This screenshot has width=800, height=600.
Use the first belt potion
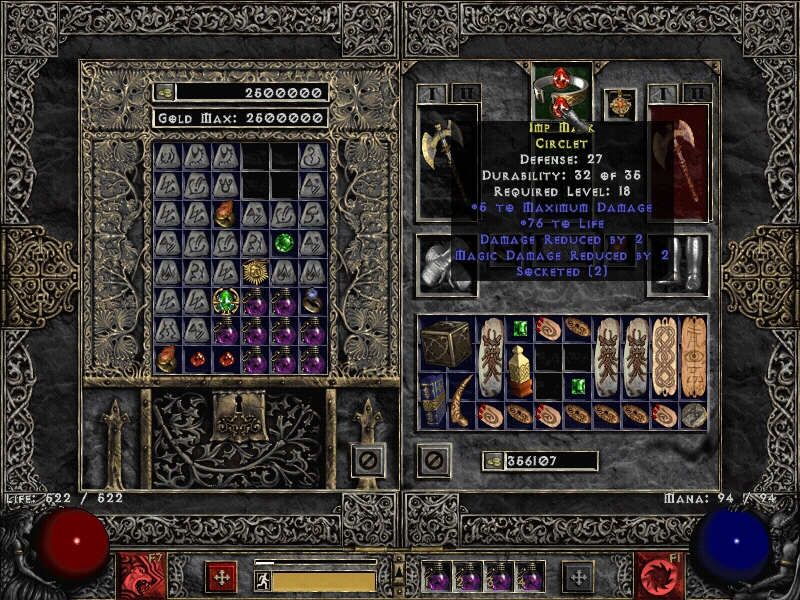click(437, 577)
